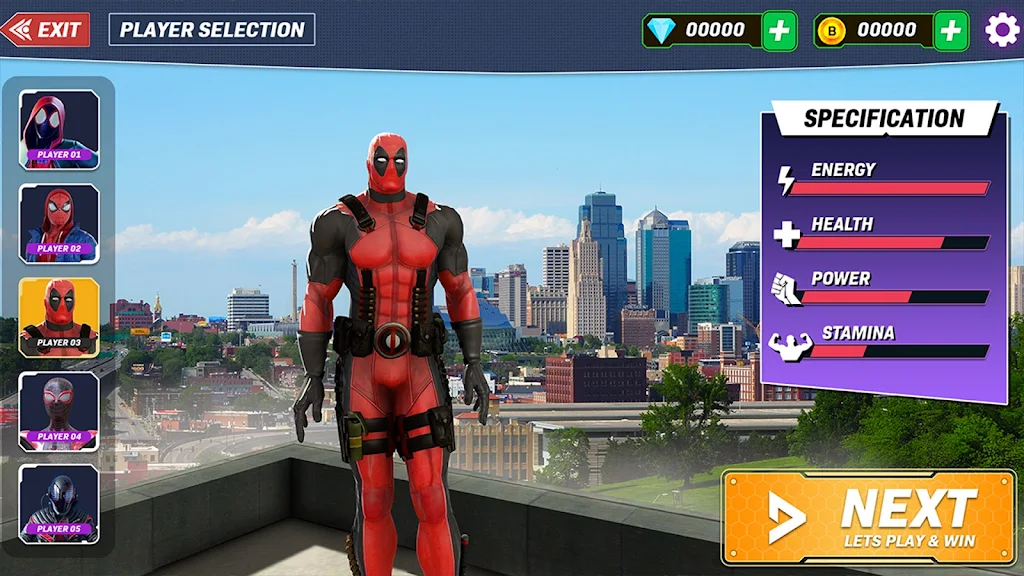
Task: Open the settings gear menu
Action: (x=1002, y=30)
